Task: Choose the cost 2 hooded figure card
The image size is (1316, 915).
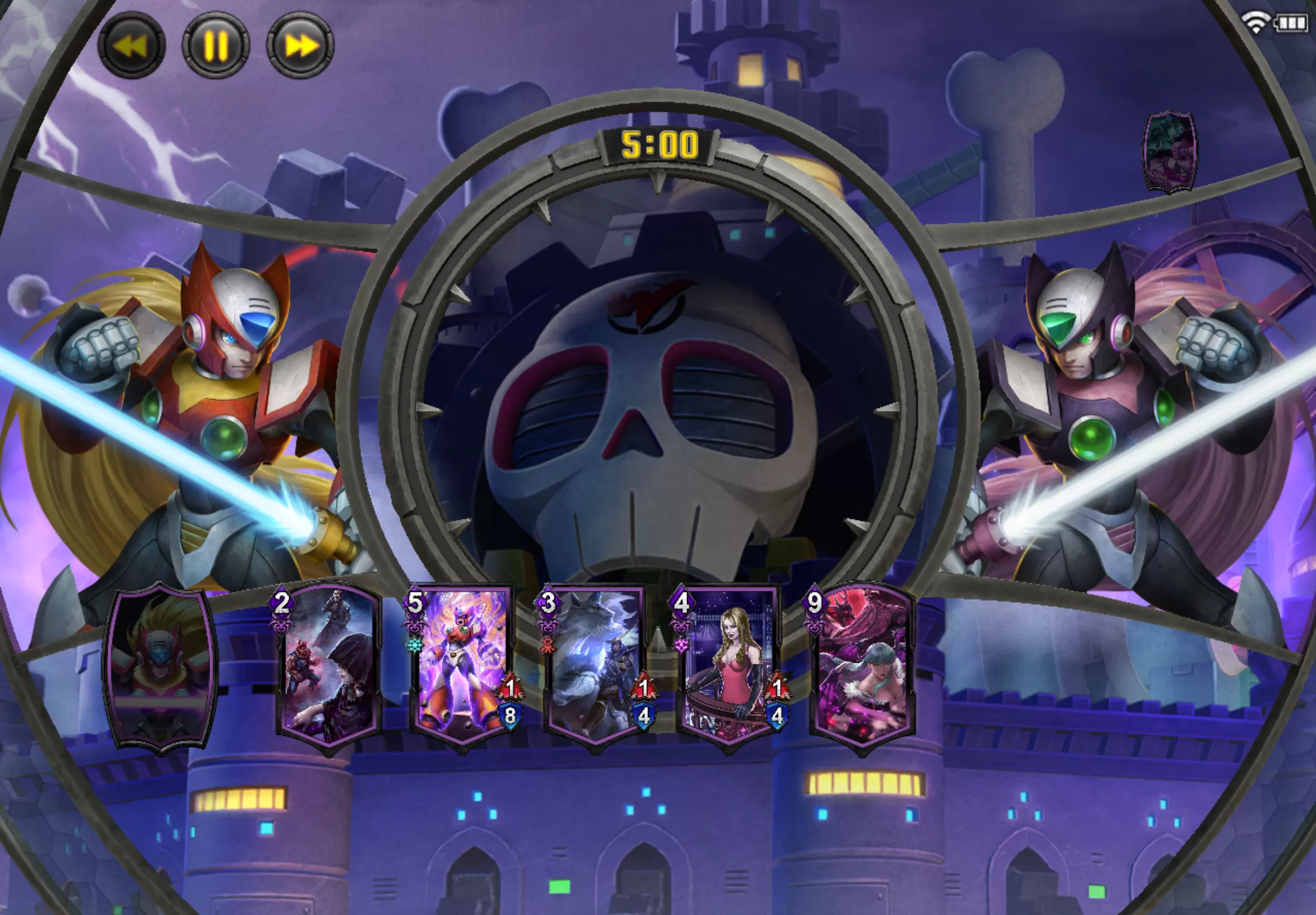Action: pos(328,667)
